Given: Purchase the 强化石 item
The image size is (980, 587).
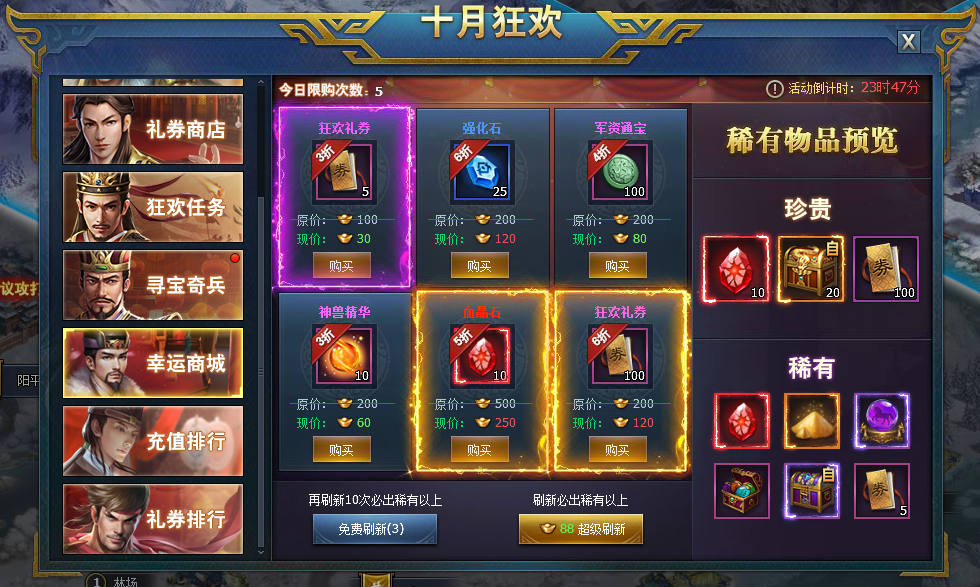Looking at the screenshot, I should click(480, 266).
